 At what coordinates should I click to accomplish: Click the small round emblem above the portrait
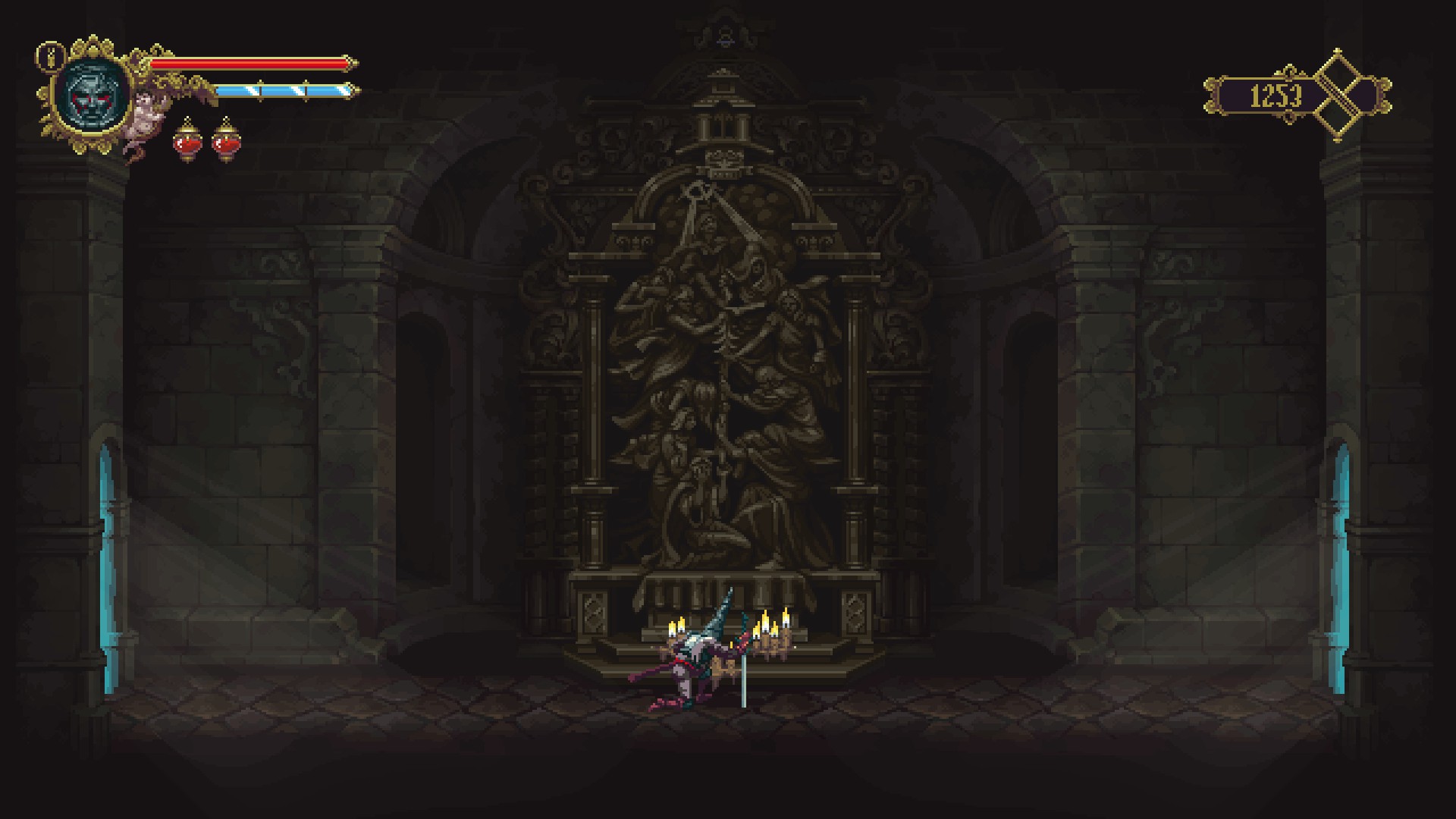50,56
